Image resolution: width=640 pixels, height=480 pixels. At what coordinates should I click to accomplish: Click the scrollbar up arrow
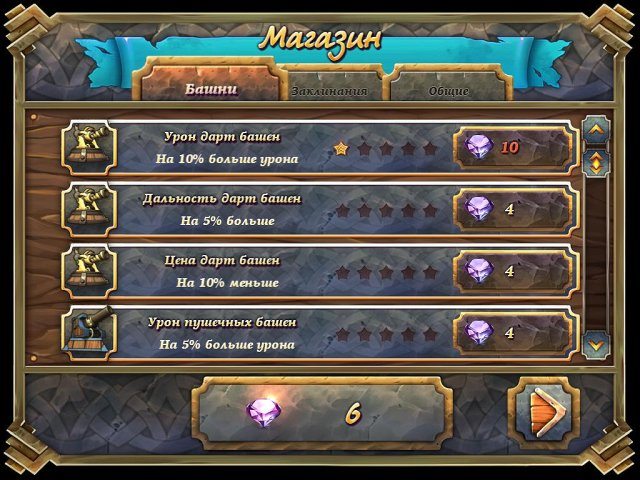[x=596, y=129]
